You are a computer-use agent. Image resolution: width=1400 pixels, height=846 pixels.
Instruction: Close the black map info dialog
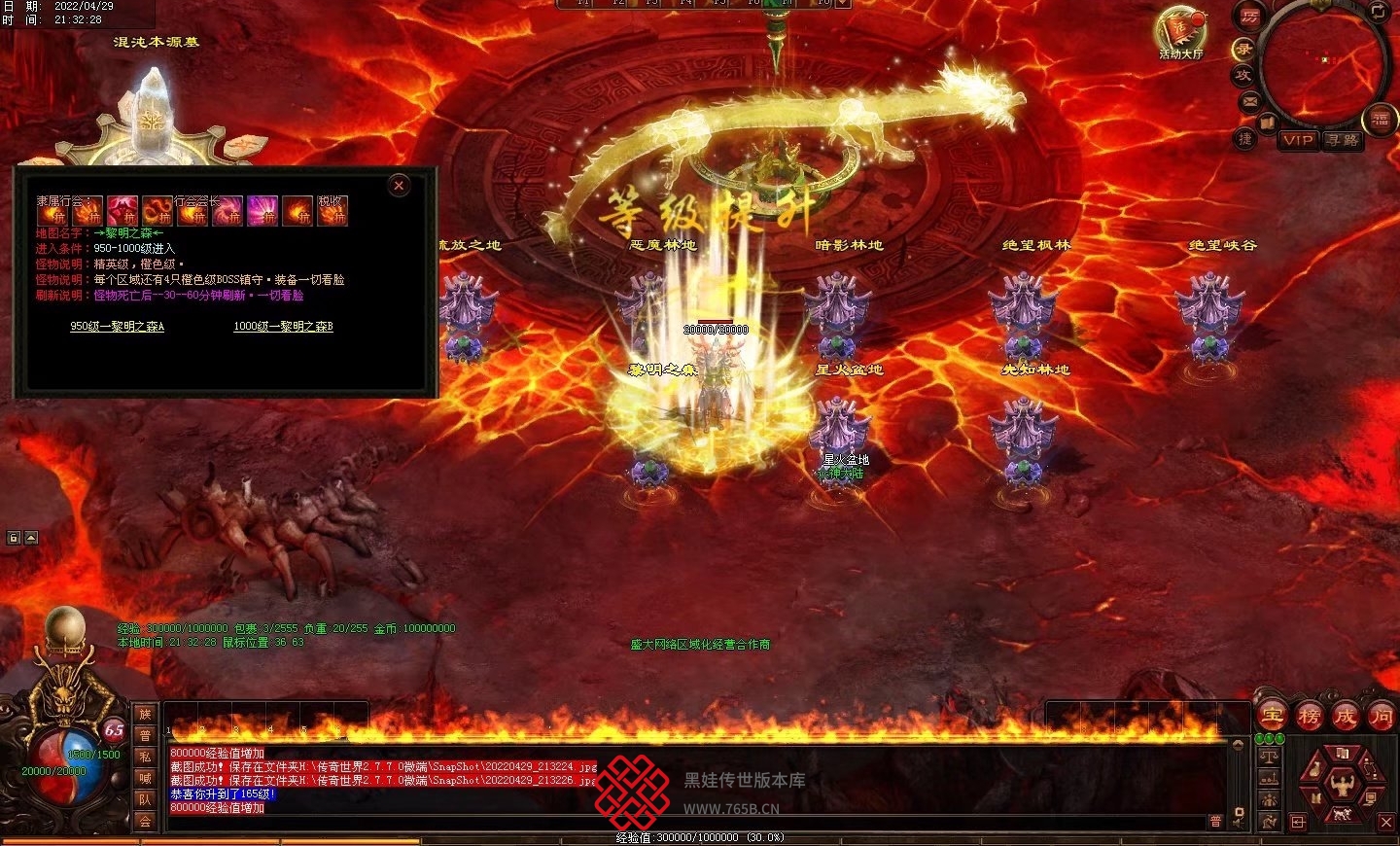pyautogui.click(x=399, y=186)
